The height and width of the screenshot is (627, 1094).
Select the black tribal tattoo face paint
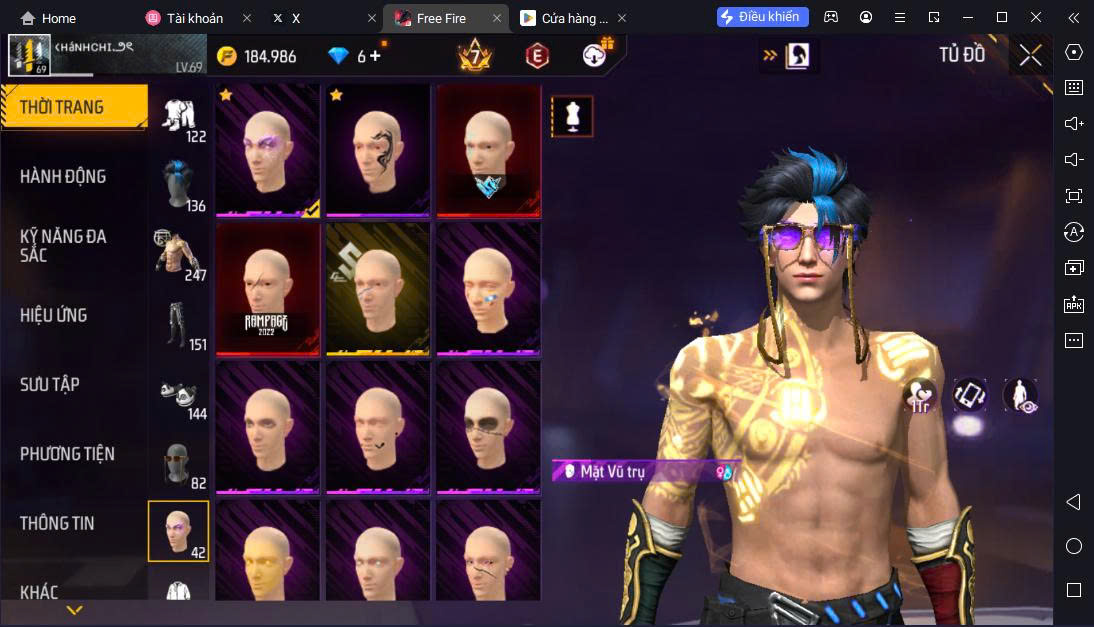click(x=378, y=149)
